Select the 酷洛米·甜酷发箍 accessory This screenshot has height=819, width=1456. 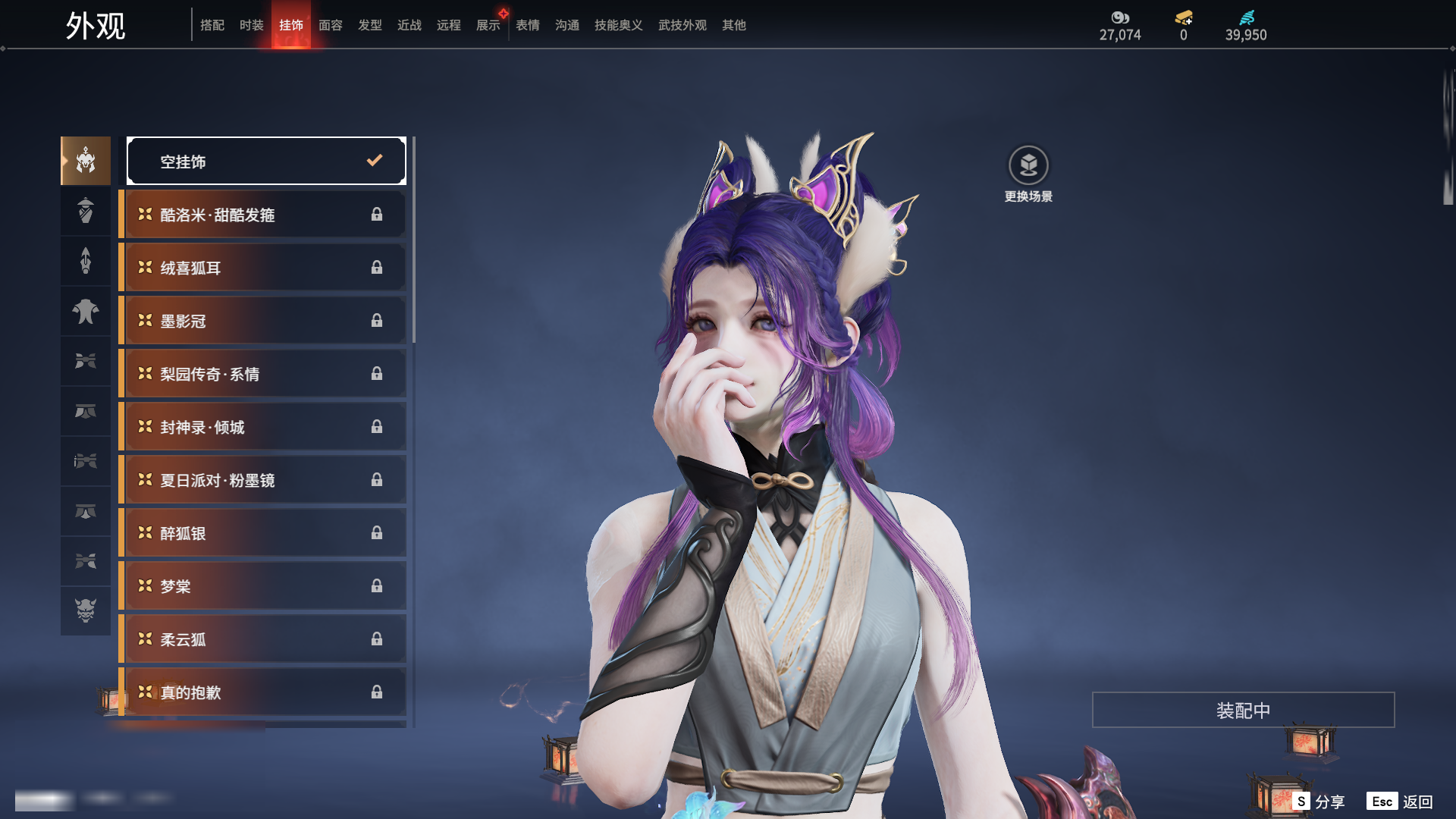(x=262, y=215)
